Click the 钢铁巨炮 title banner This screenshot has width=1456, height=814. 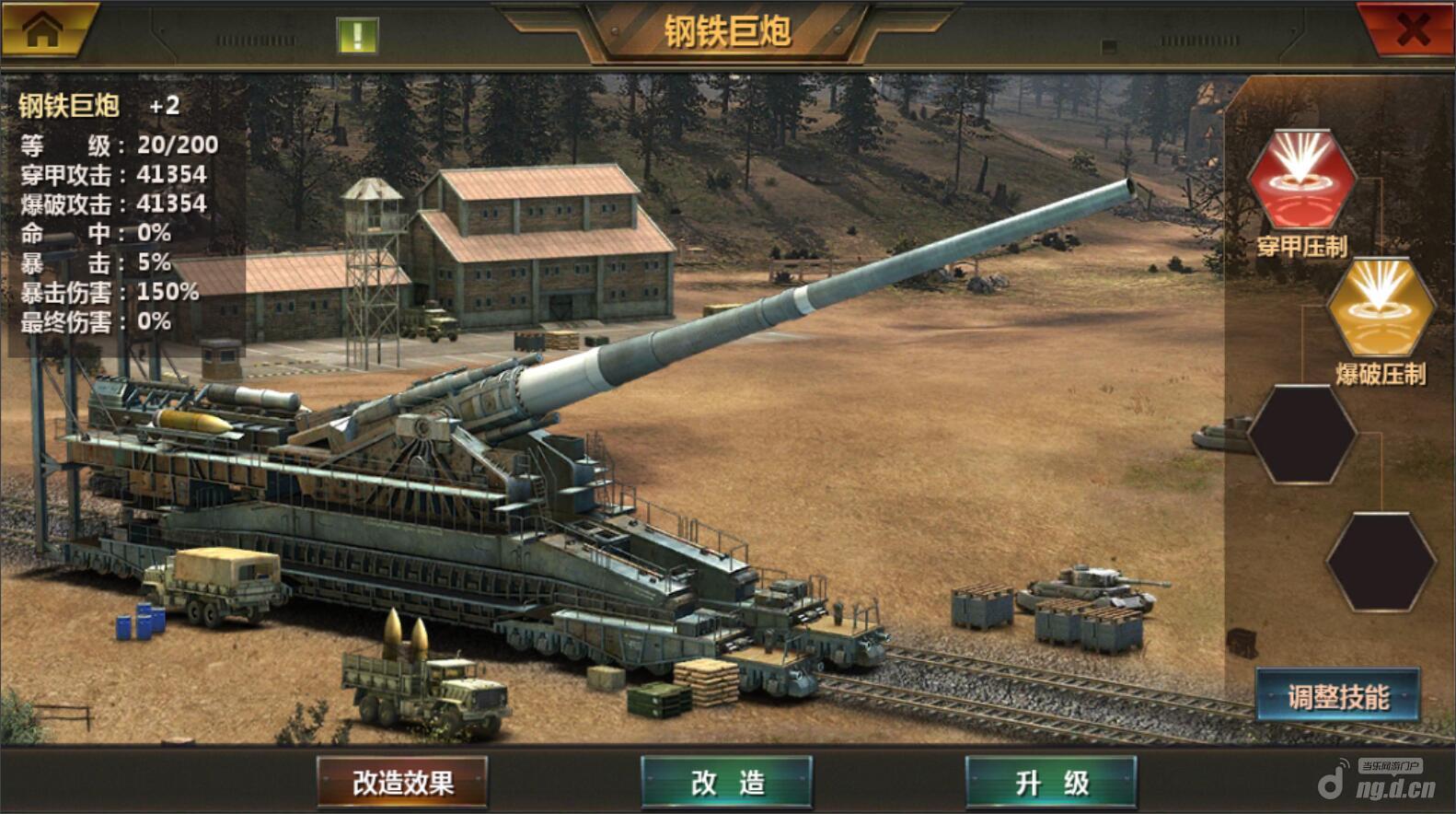point(728,28)
